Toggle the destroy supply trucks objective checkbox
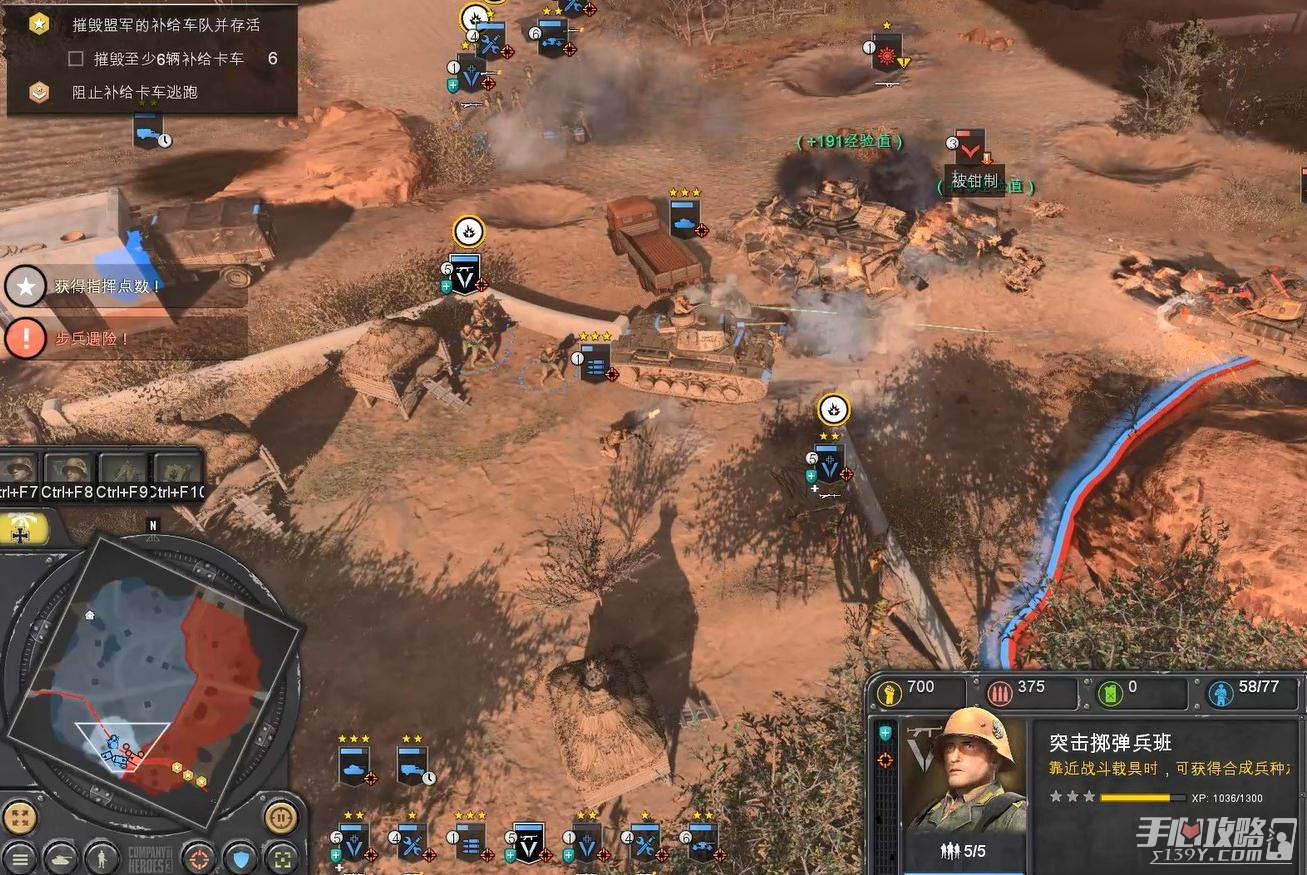The height and width of the screenshot is (875, 1307). click(75, 59)
